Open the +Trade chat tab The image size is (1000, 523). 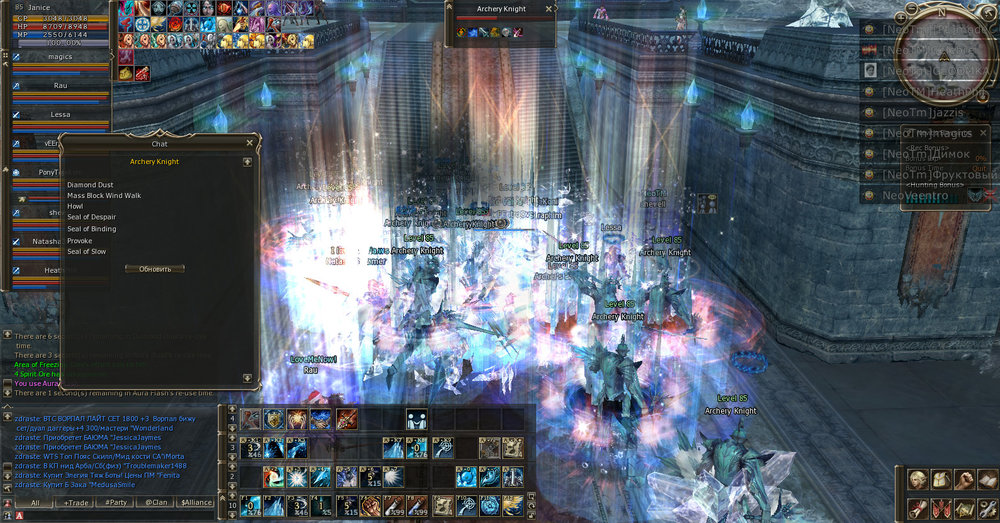pyautogui.click(x=76, y=503)
